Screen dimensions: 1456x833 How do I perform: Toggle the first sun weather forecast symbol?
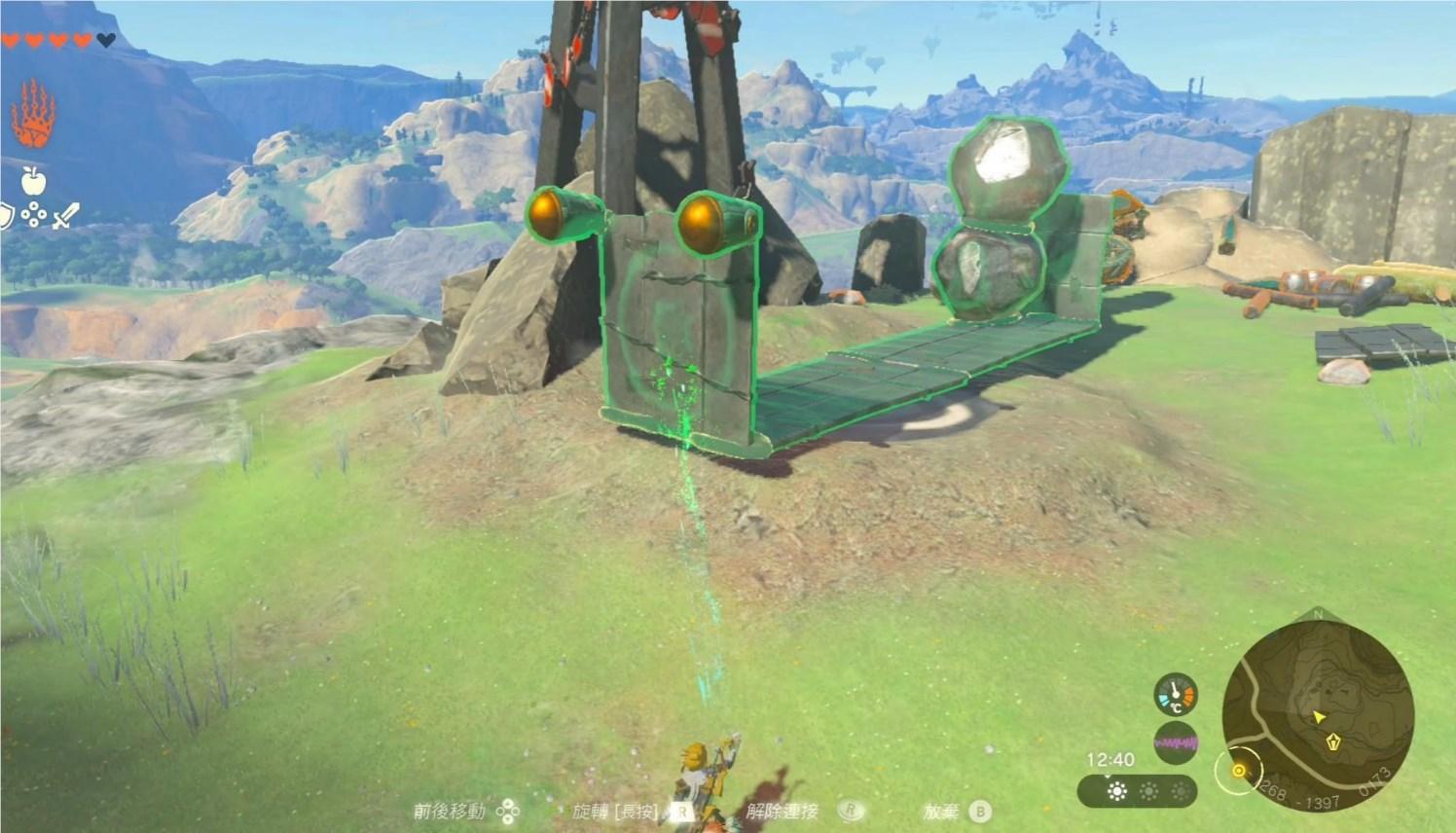pyautogui.click(x=1116, y=790)
